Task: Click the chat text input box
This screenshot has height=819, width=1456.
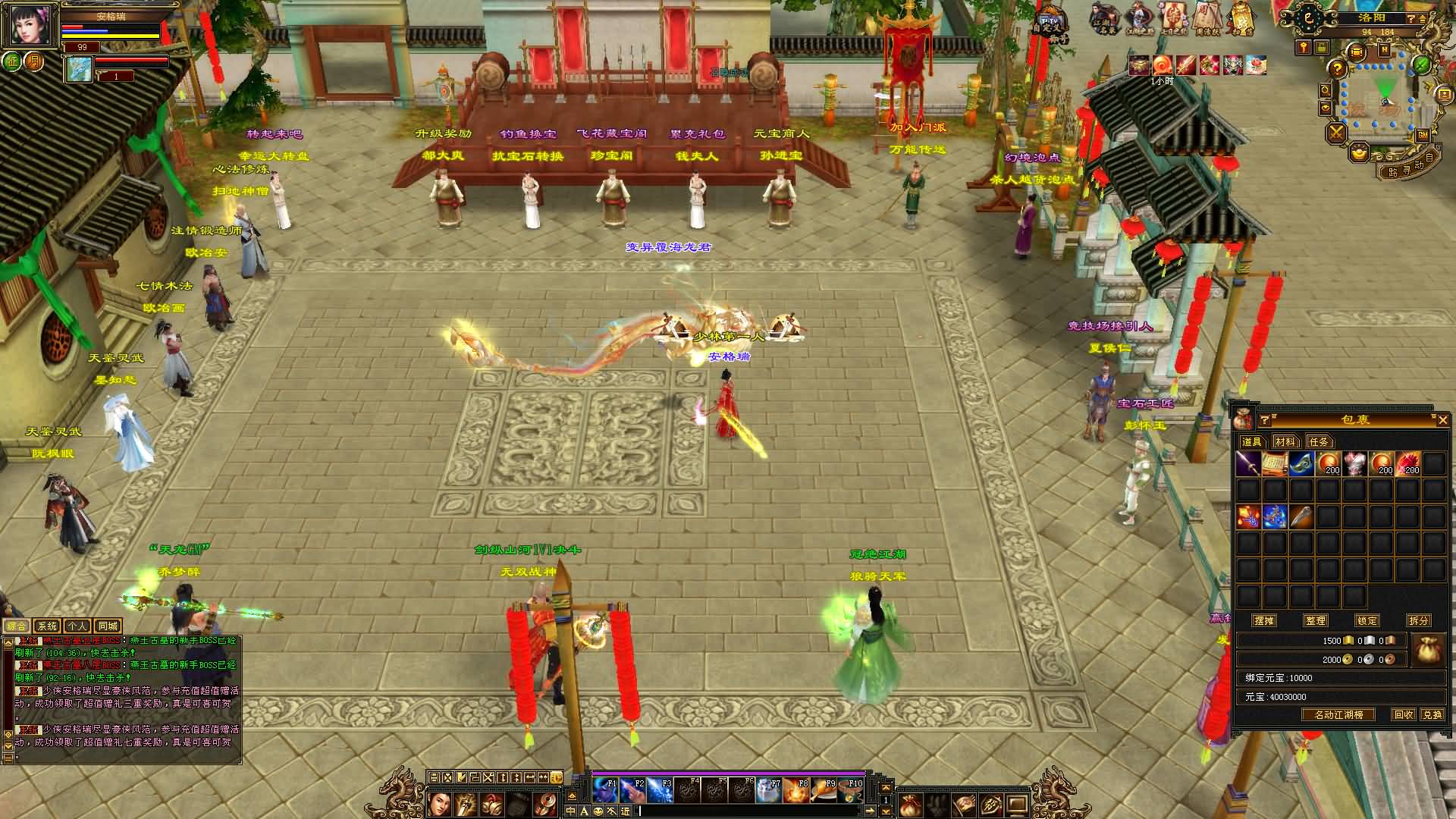Action: [751, 811]
